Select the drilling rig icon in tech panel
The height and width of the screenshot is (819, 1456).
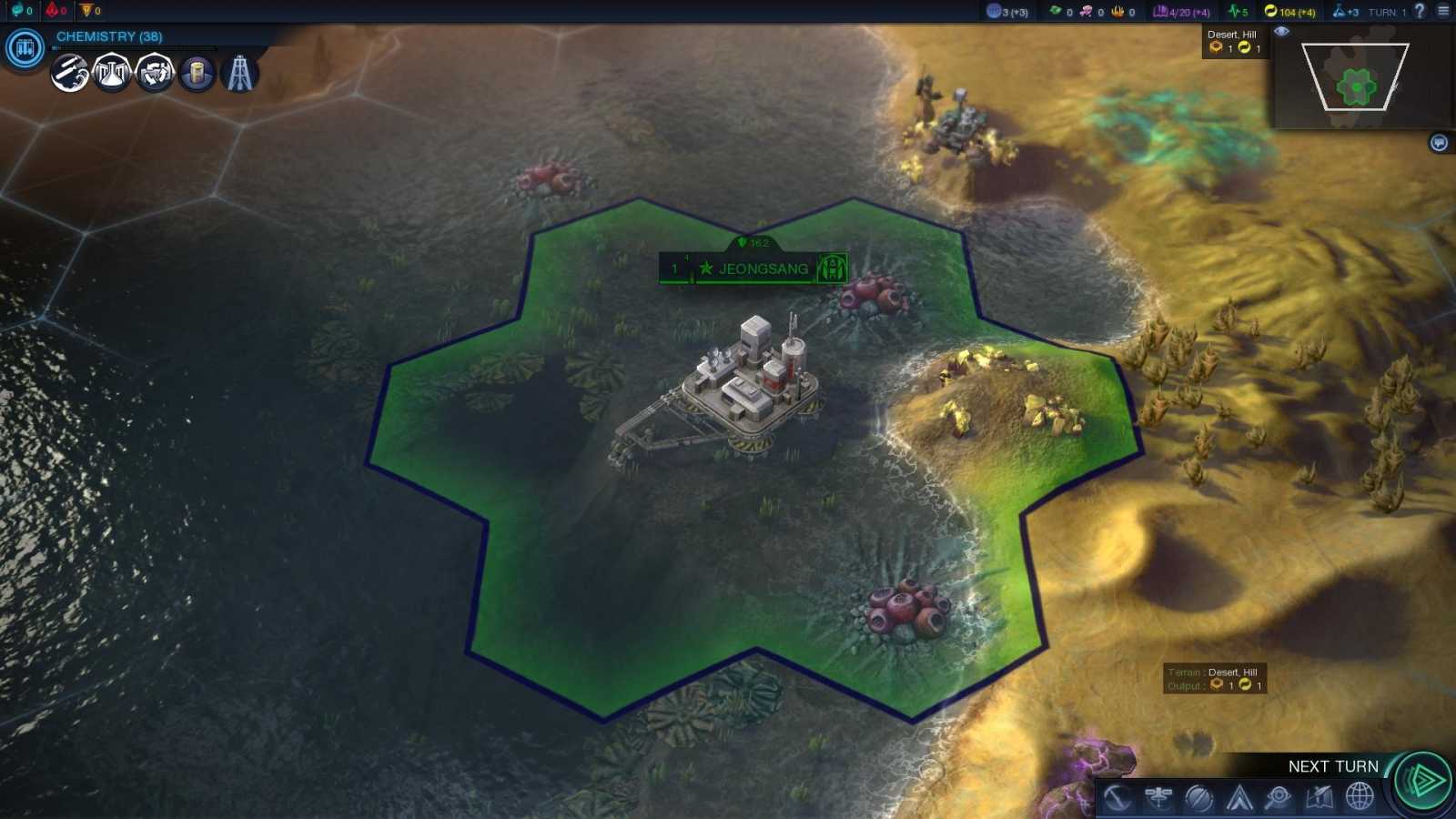pos(241,74)
